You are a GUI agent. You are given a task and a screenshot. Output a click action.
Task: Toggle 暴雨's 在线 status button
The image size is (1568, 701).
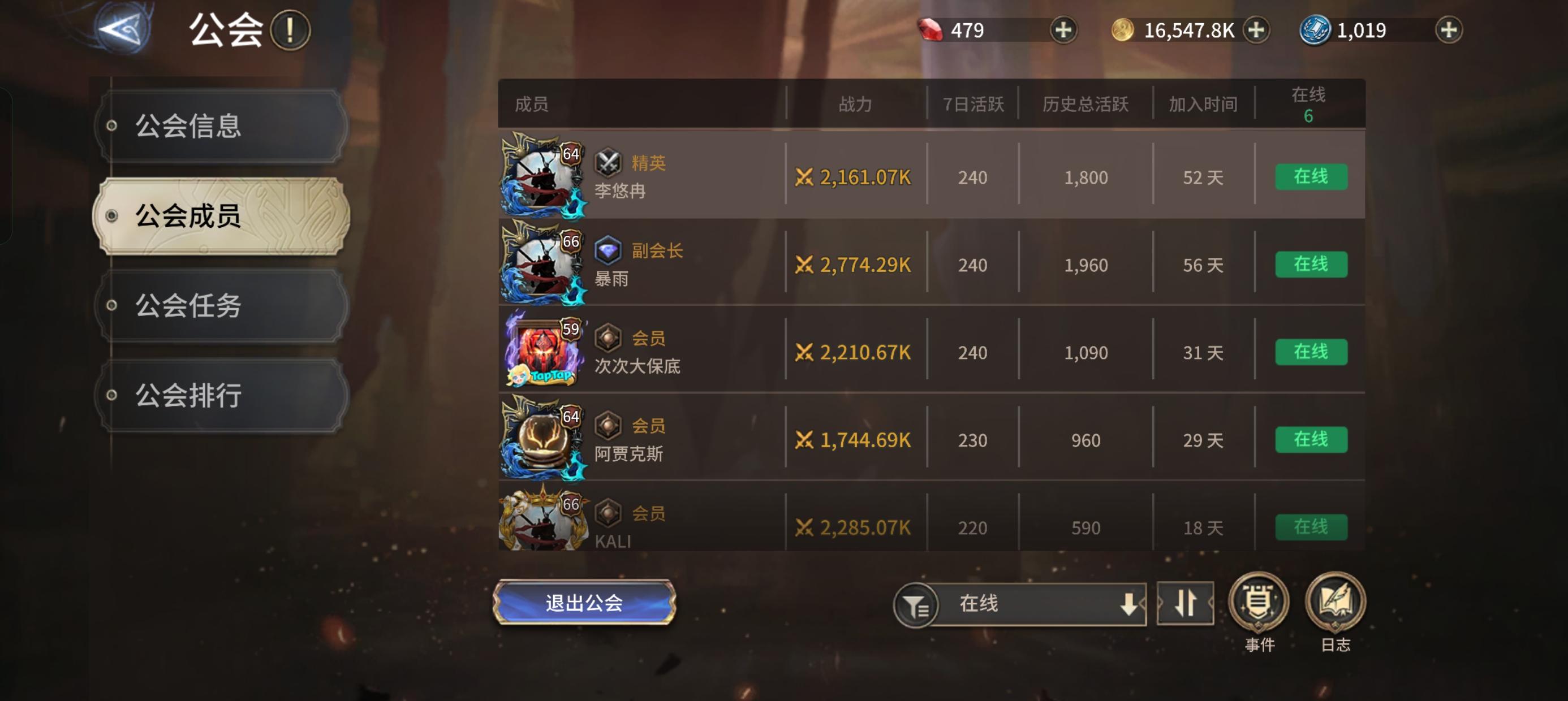[x=1312, y=264]
